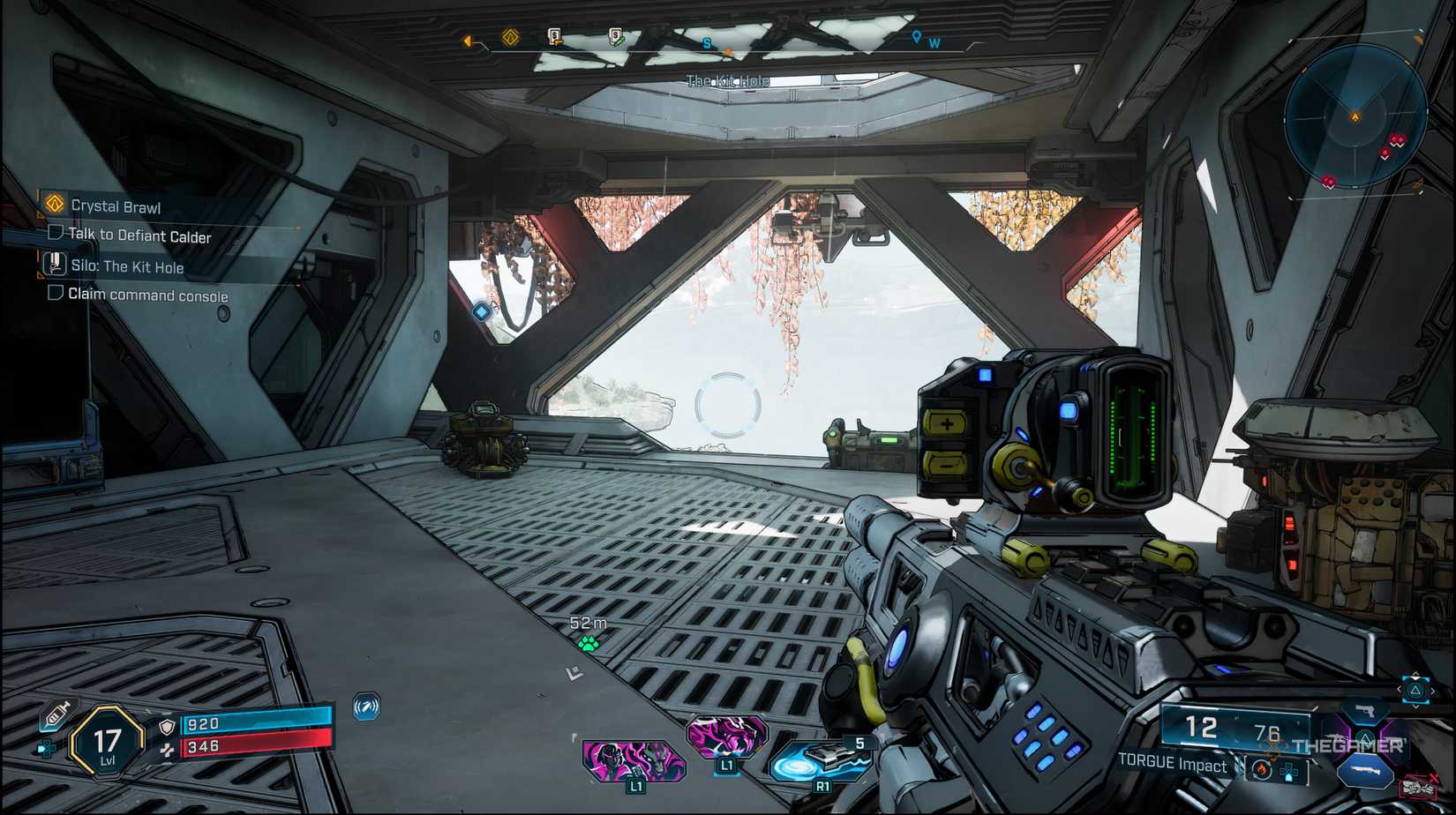Select the pistol weapon slot icon
1456x815 pixels.
tap(1365, 713)
